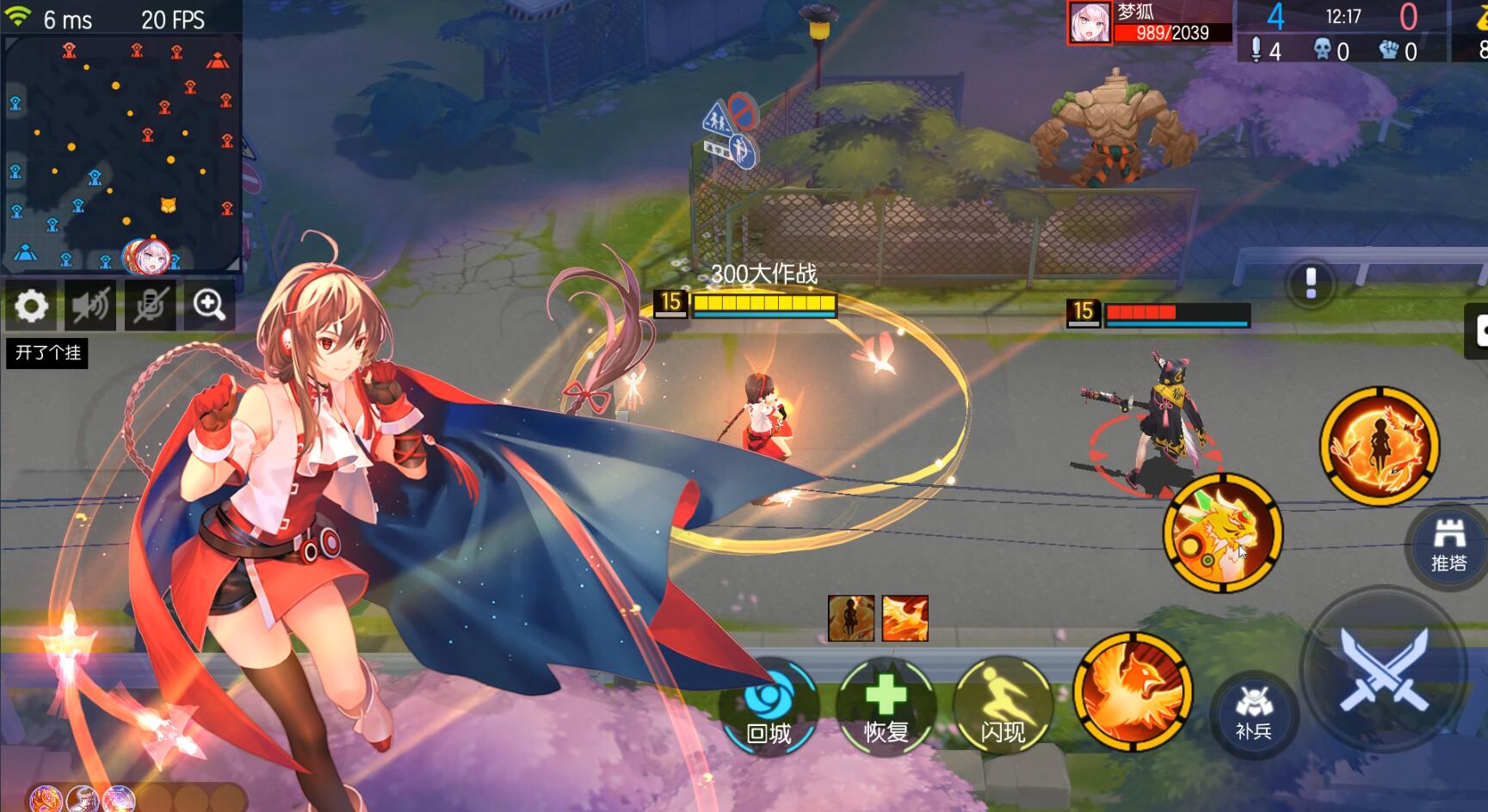Activate the phoenix fire skill
Screen dimensions: 1488x812
tap(1133, 692)
